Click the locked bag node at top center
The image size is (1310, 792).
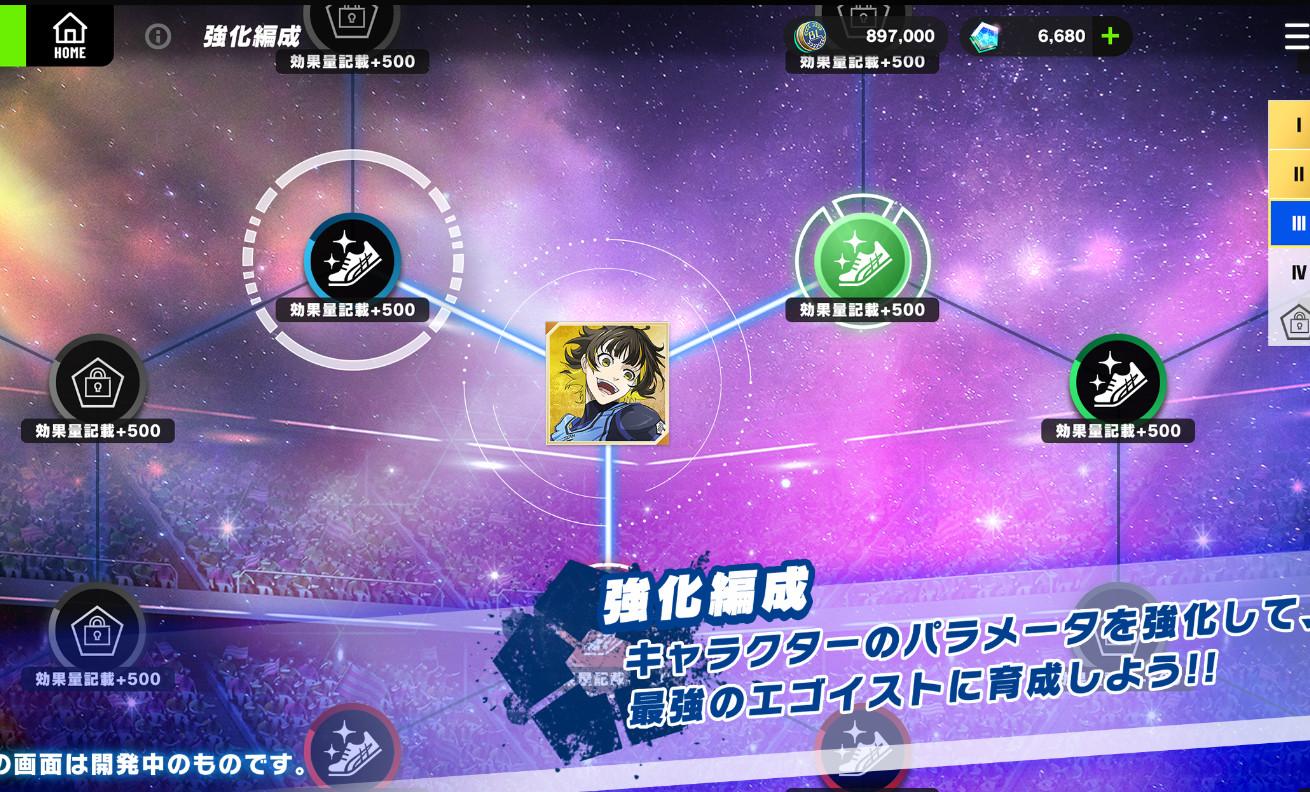tap(352, 15)
